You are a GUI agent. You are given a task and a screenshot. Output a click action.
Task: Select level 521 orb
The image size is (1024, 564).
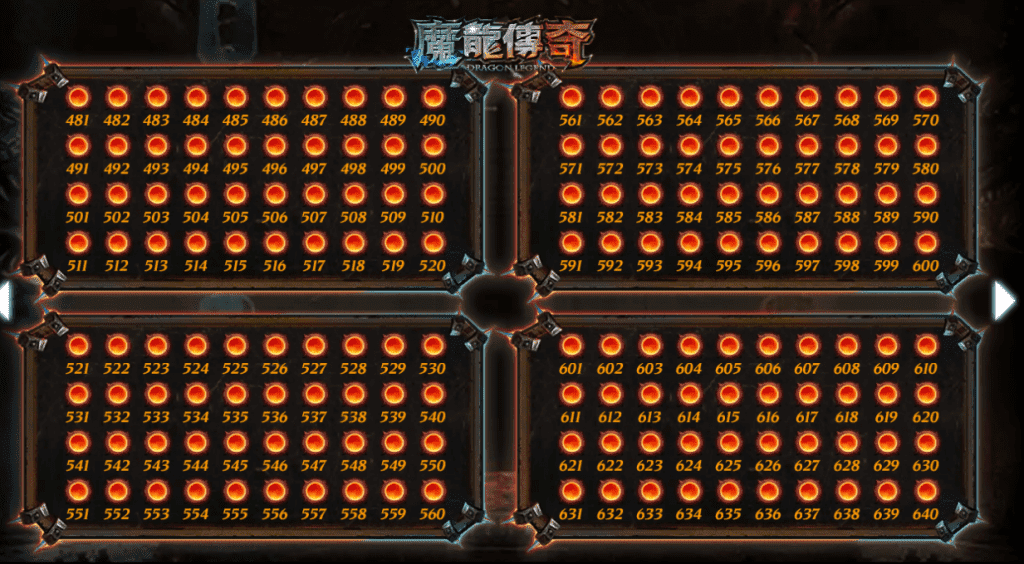point(78,346)
